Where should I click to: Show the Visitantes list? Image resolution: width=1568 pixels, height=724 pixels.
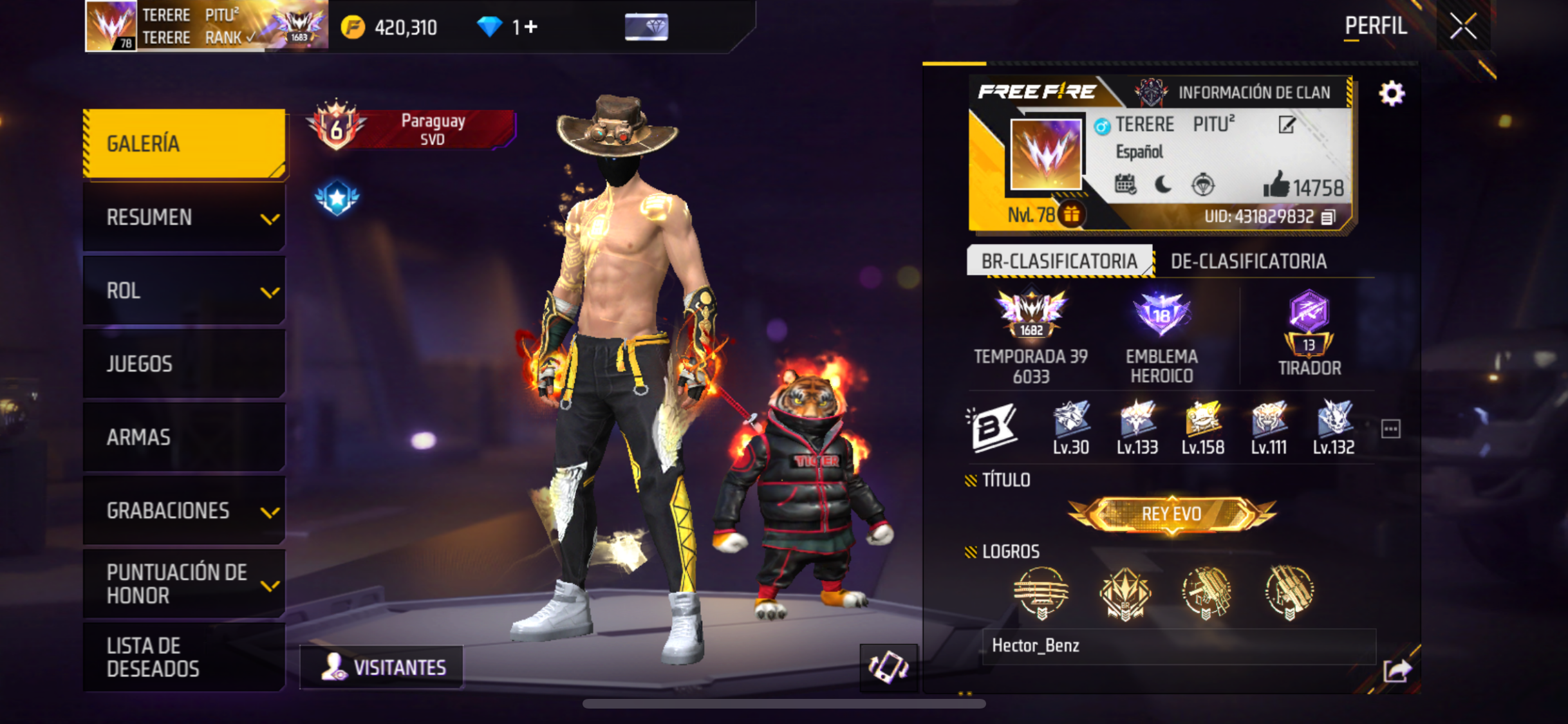(x=382, y=667)
